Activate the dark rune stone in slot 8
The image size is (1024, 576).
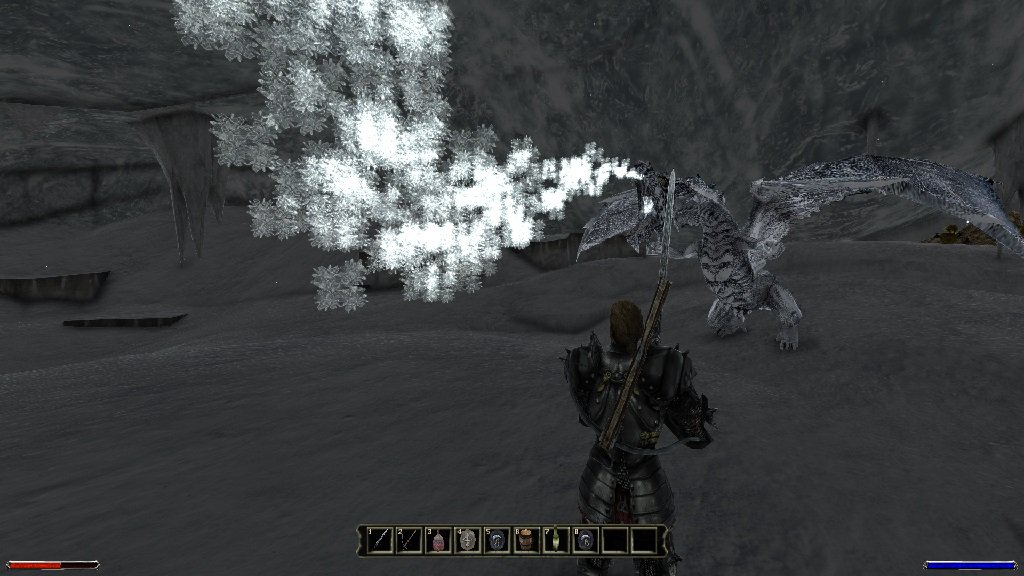(x=585, y=541)
